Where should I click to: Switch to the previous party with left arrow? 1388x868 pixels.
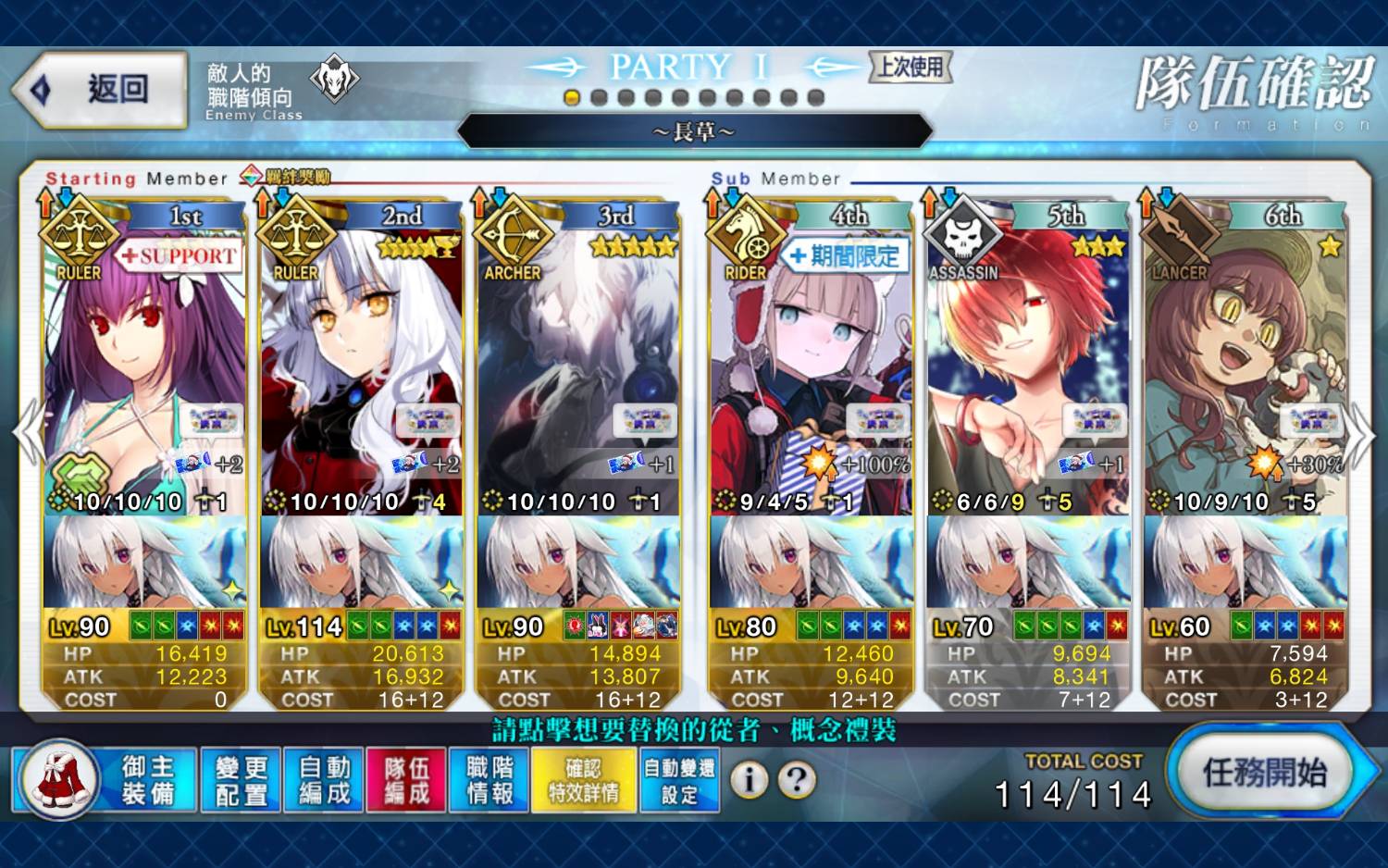[28, 433]
